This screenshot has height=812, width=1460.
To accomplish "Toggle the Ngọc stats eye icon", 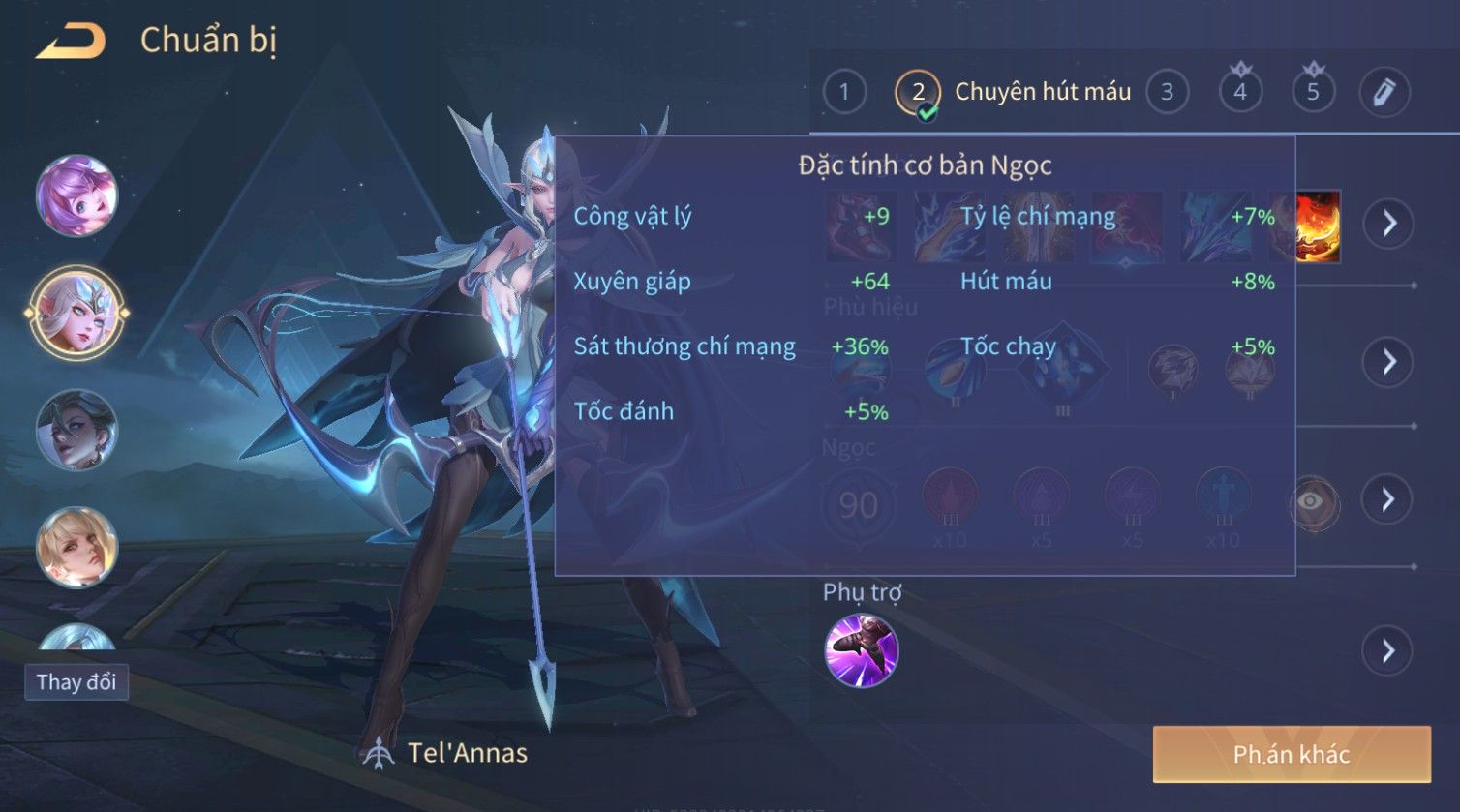I will [x=1311, y=500].
